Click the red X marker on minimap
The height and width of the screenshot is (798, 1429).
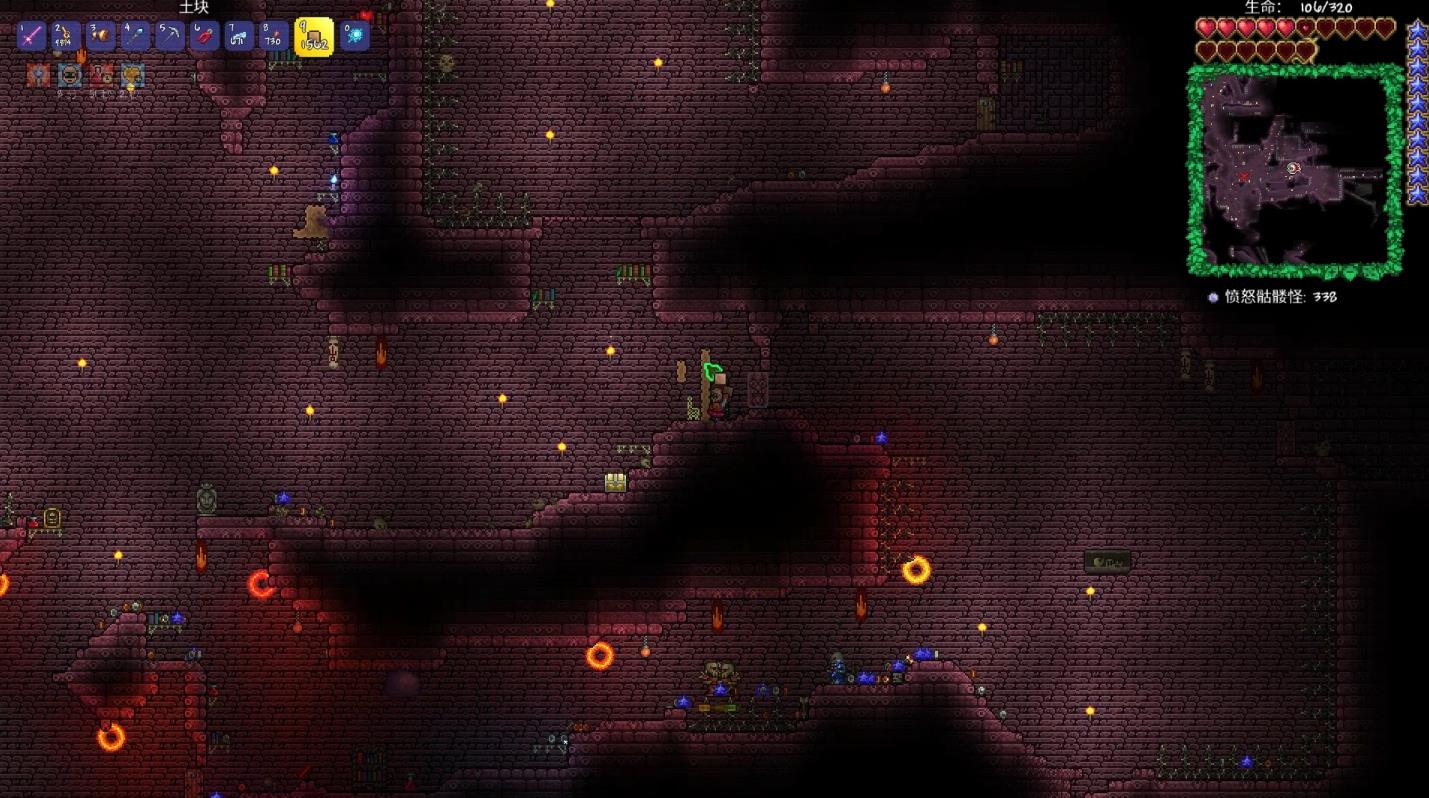1244,176
